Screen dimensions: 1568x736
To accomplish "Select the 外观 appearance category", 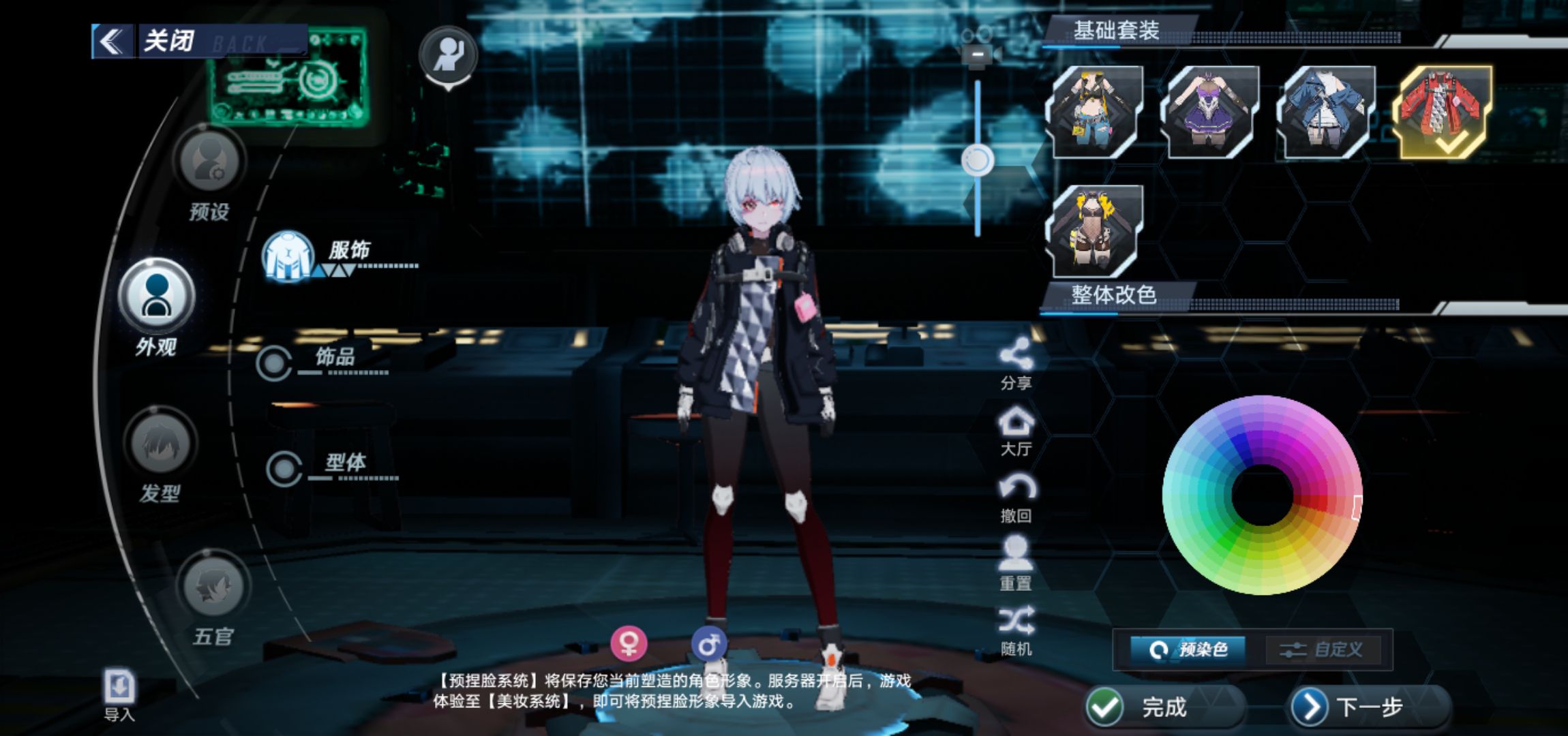I will [x=156, y=296].
